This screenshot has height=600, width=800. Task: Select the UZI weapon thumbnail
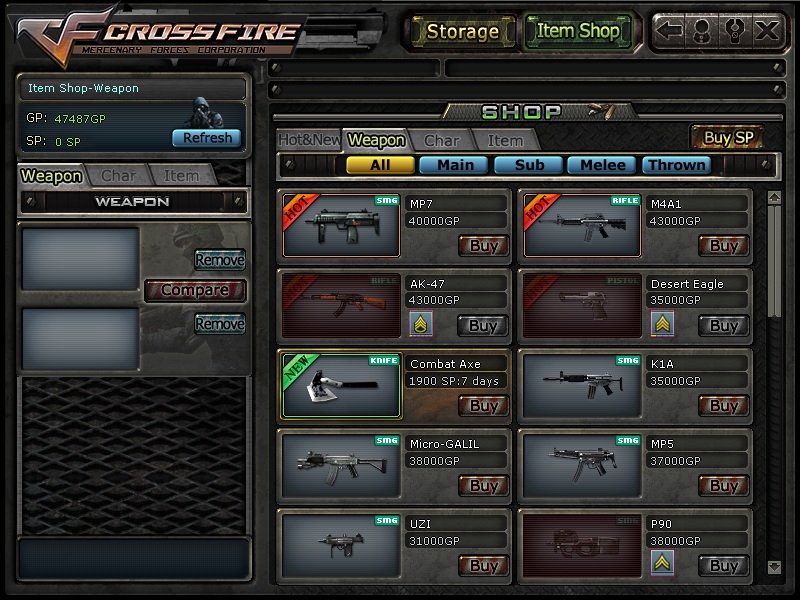(341, 544)
